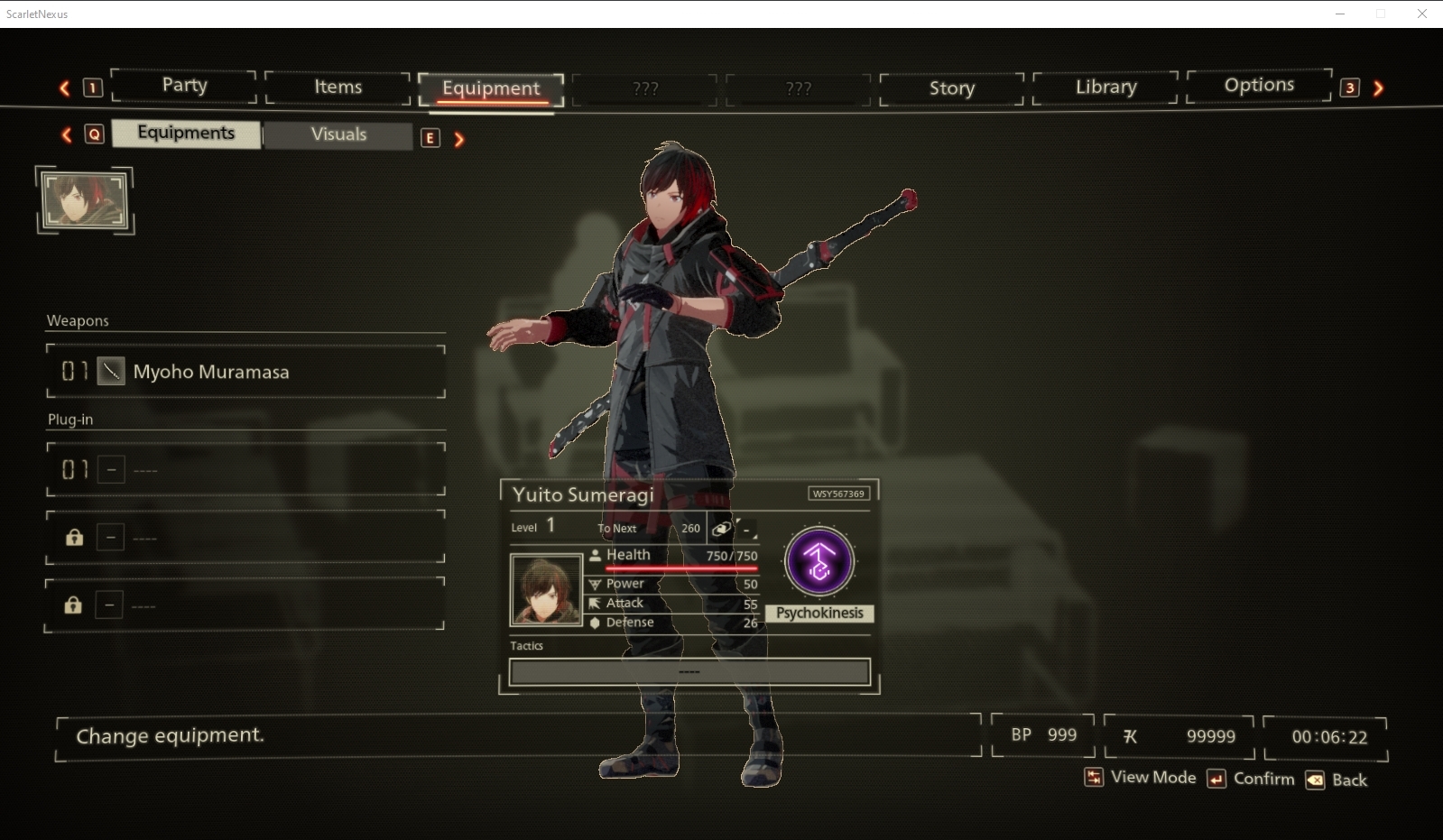
Task: Click the left arrow beside Party tab
Action: tap(65, 88)
